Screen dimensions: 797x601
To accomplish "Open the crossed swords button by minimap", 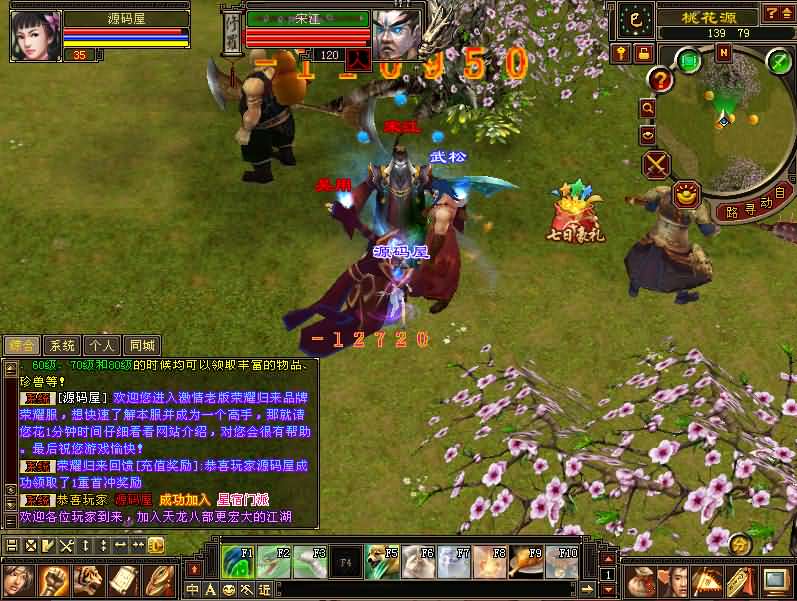I will (656, 164).
